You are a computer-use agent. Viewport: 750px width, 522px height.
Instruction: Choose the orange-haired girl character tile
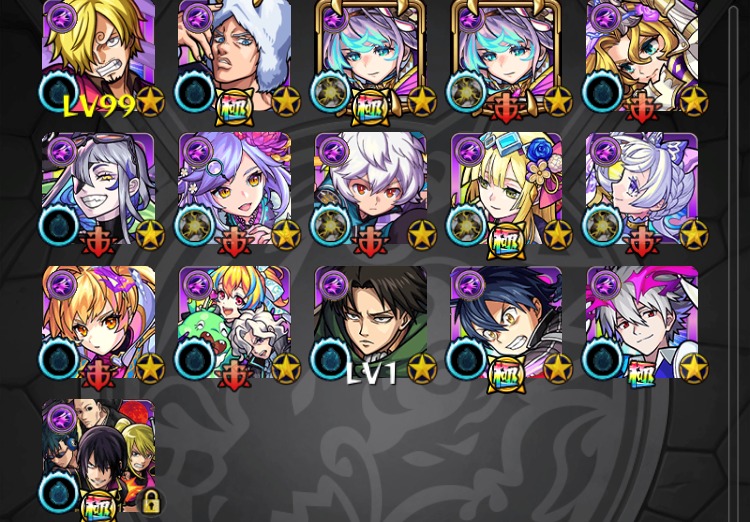(99, 323)
